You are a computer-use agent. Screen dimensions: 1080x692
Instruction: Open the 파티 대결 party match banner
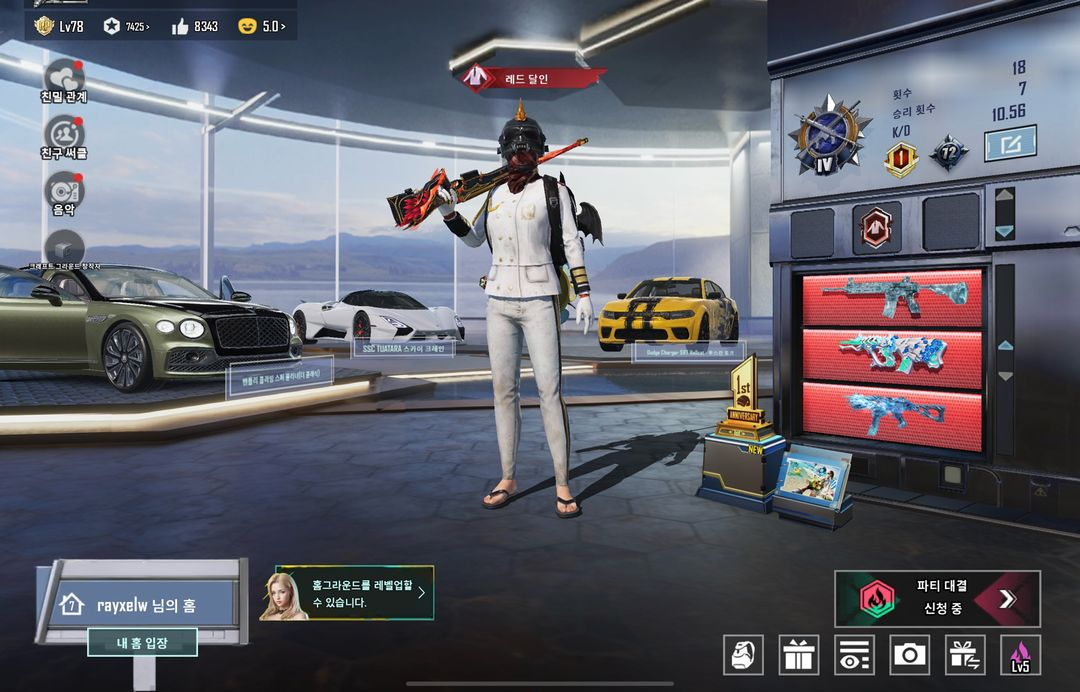tap(937, 598)
